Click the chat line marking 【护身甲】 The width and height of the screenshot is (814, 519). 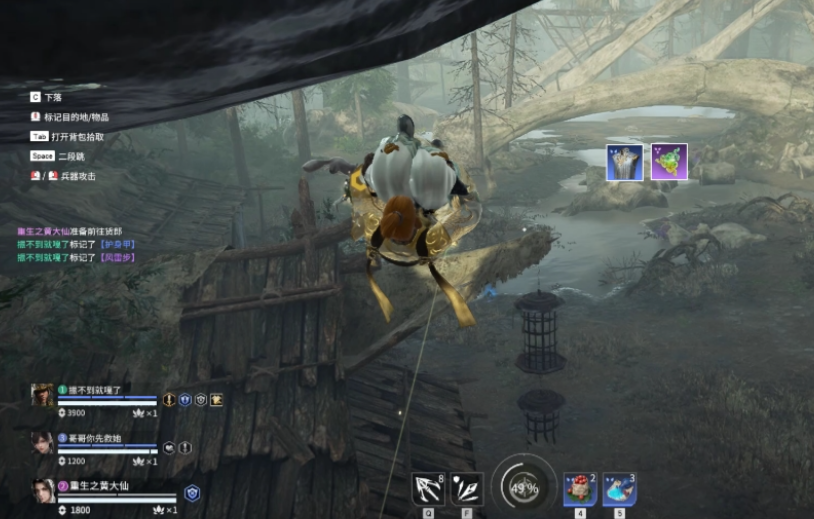coord(74,244)
